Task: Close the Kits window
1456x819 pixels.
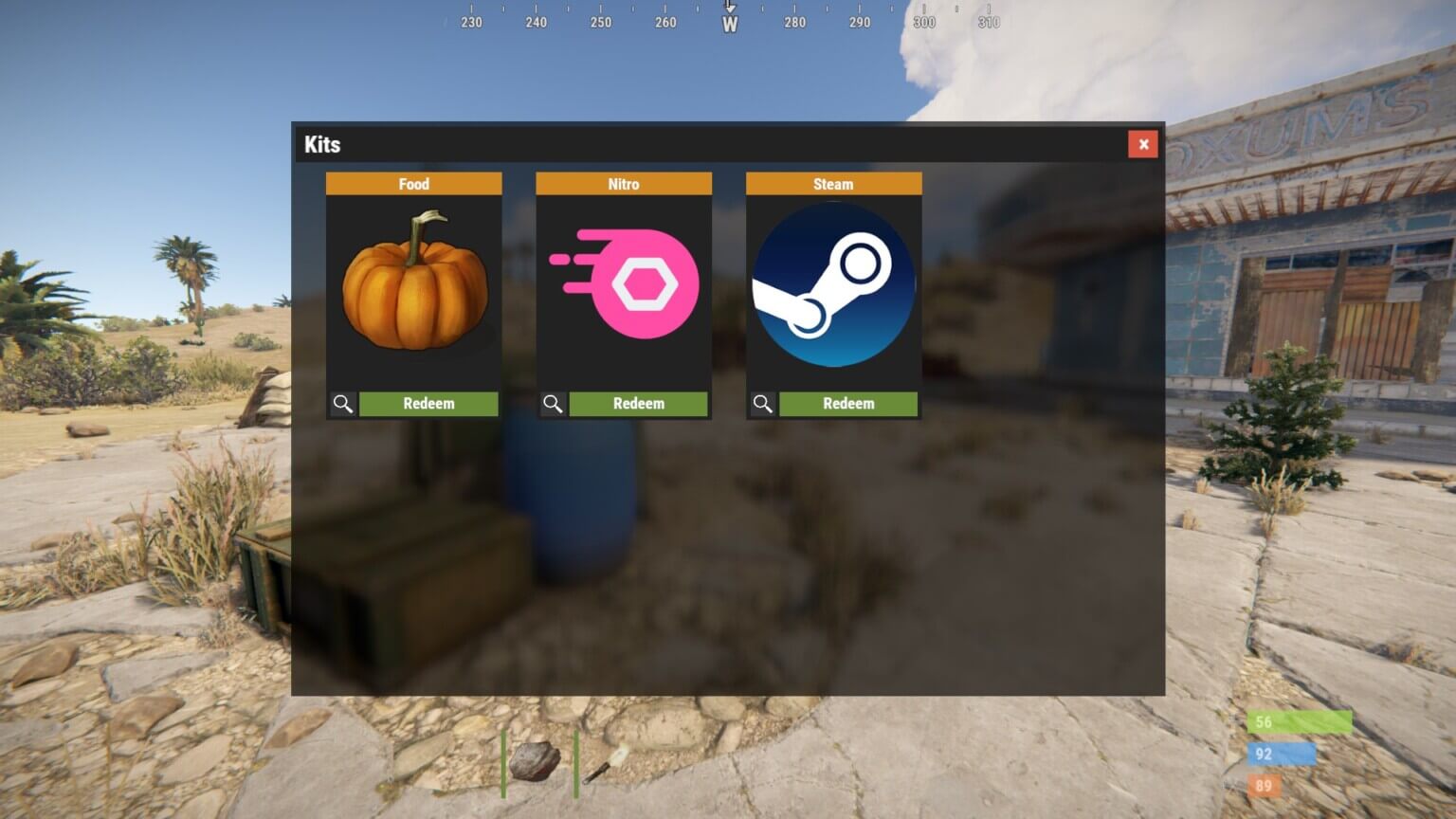Action: [1143, 144]
